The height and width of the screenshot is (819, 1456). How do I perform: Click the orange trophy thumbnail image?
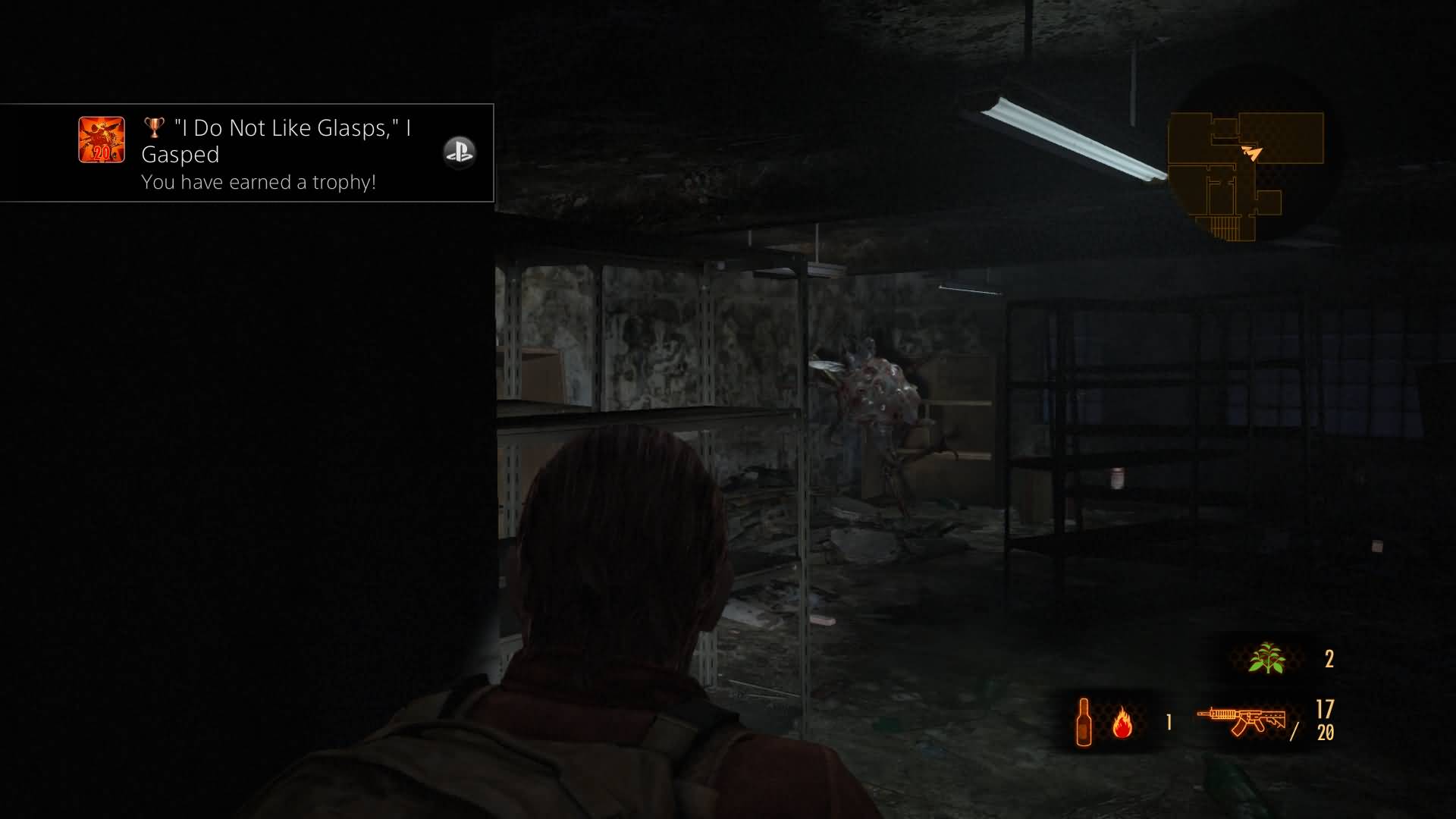click(x=102, y=140)
